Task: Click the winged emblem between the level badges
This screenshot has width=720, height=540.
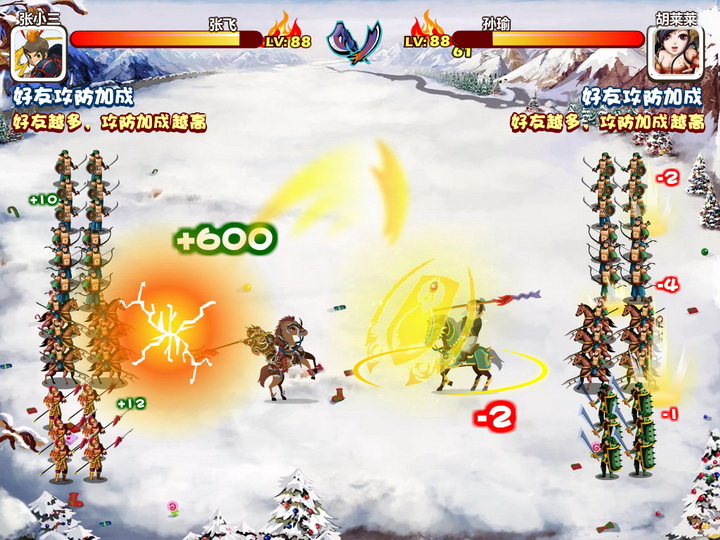Action: [x=358, y=41]
